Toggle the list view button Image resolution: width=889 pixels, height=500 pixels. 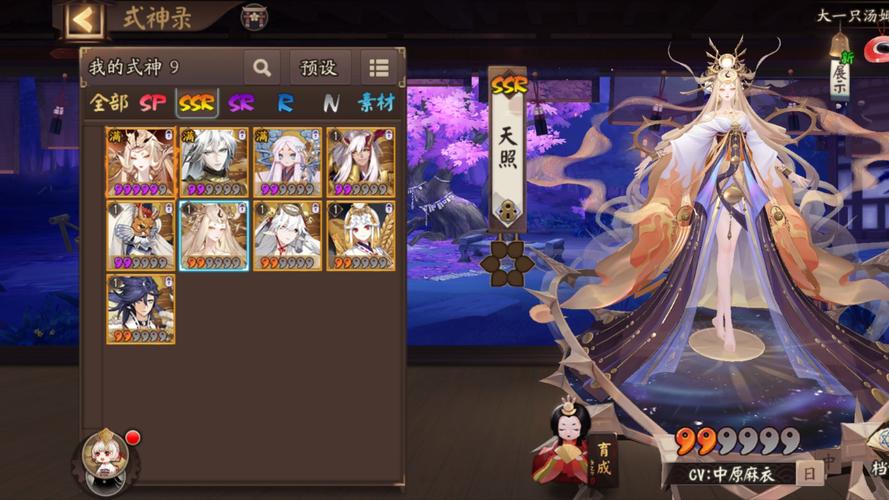pyautogui.click(x=378, y=68)
